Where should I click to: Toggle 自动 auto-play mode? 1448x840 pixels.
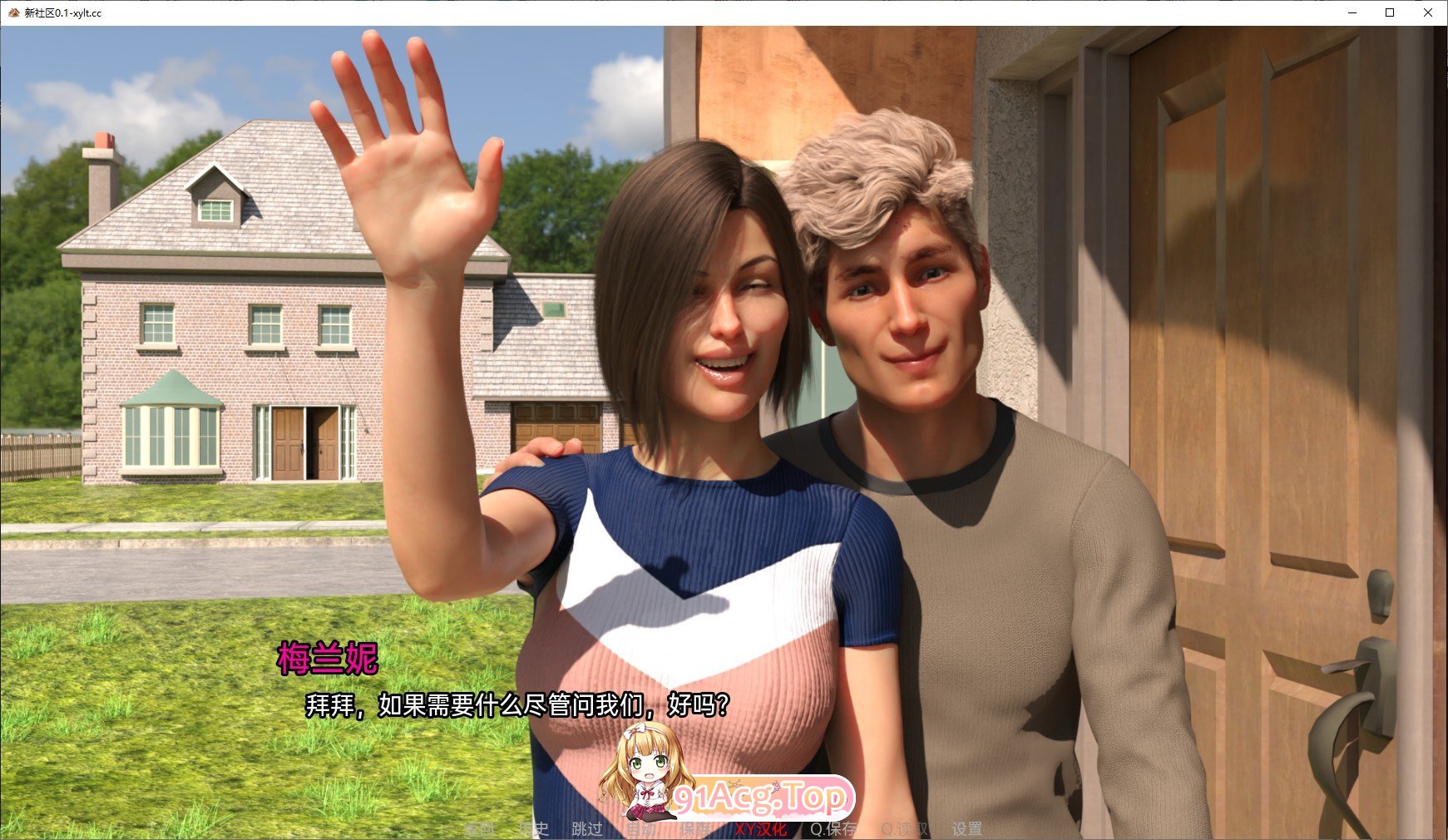point(641,828)
